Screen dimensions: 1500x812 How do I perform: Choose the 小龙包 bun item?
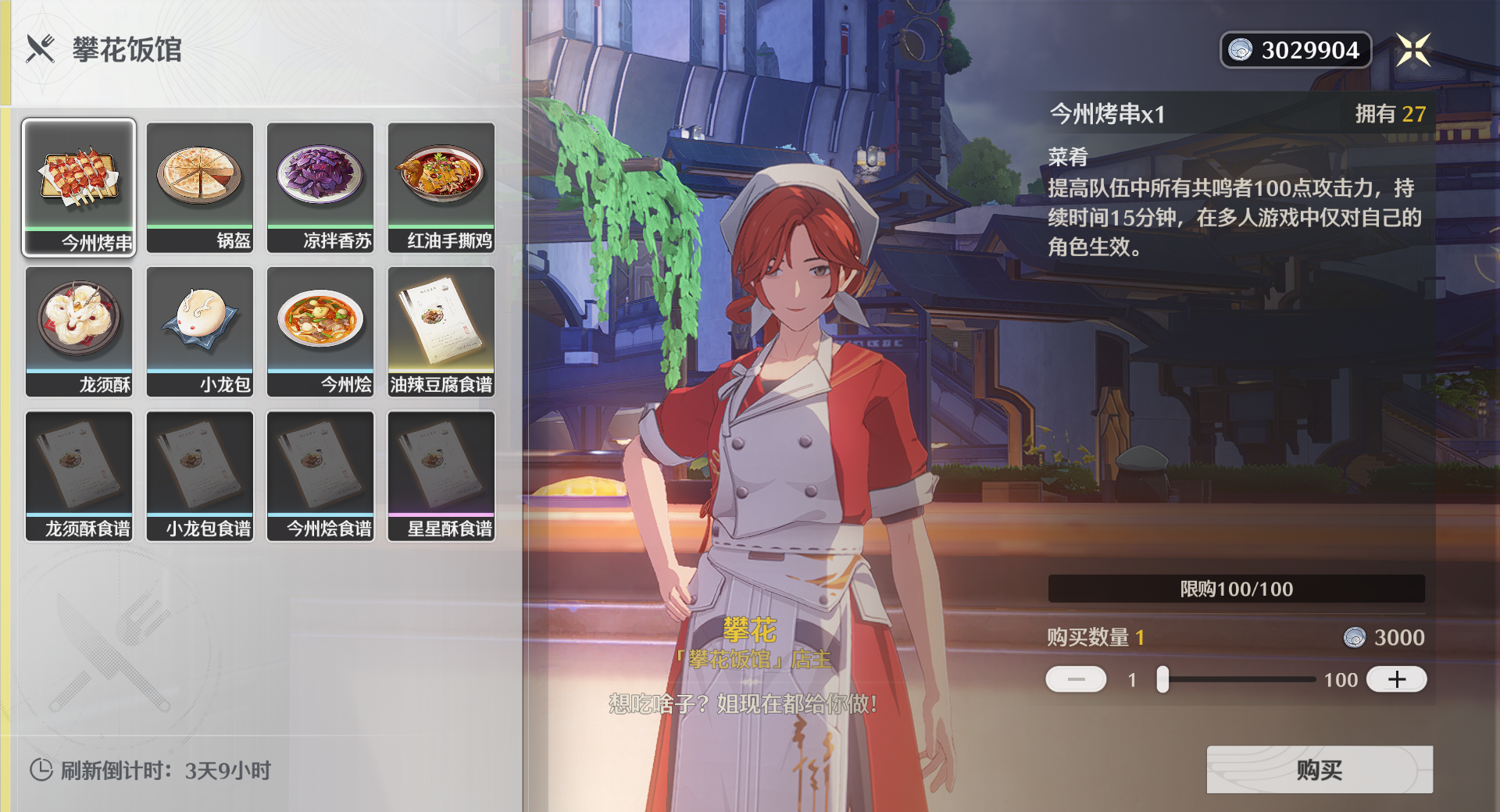point(200,331)
